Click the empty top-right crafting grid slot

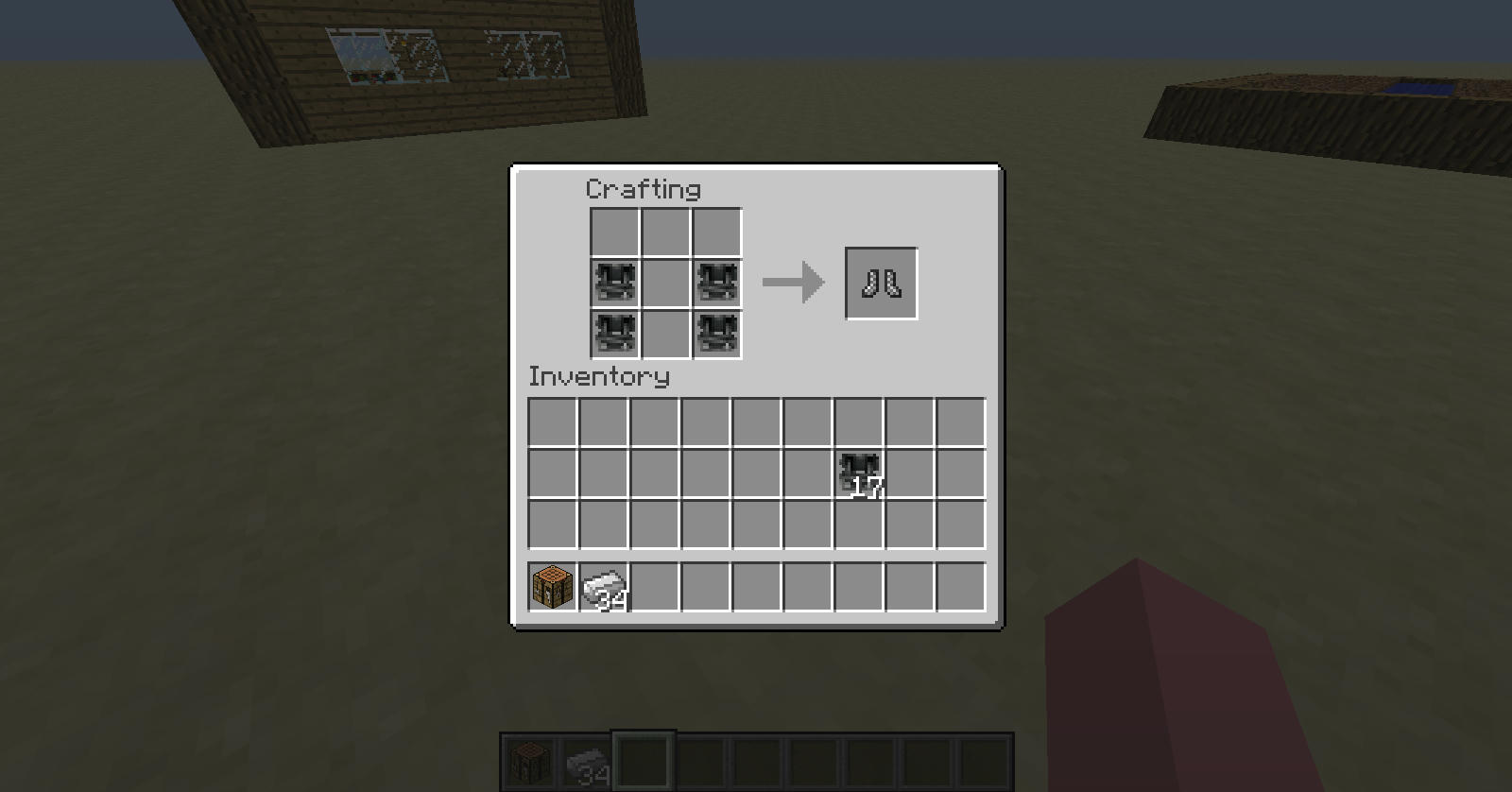[716, 232]
